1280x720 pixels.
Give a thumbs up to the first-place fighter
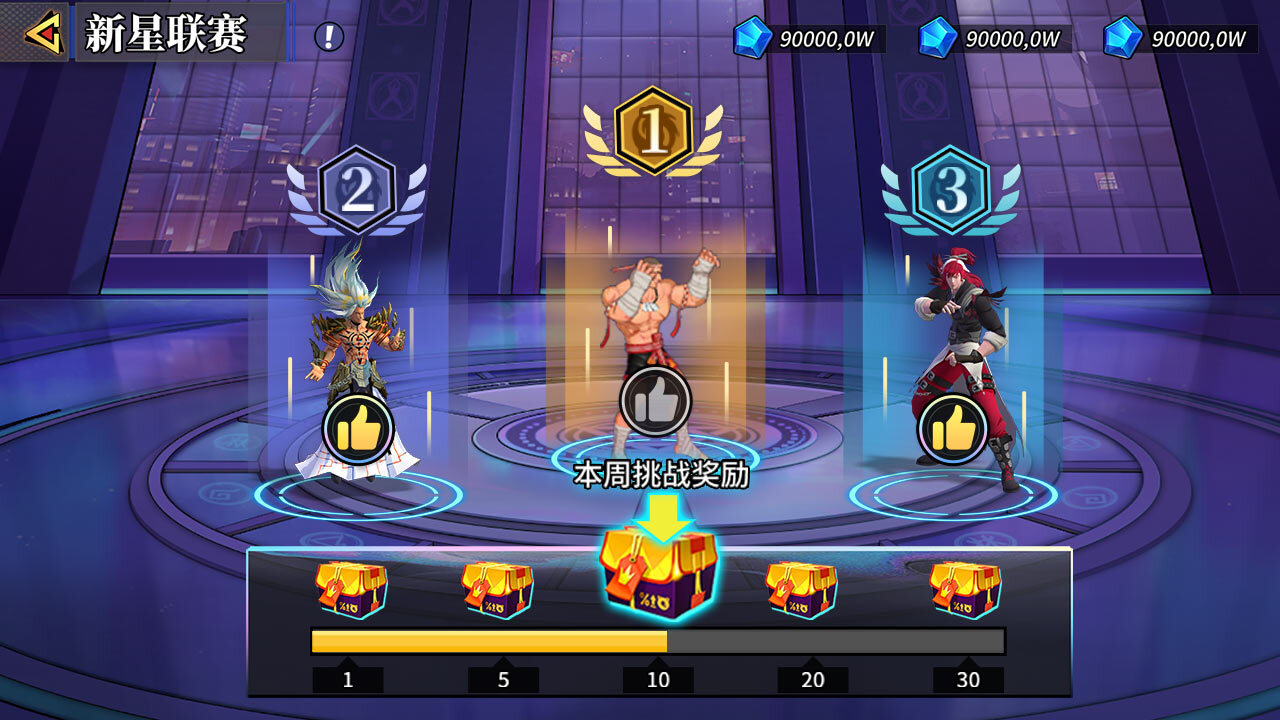[x=655, y=401]
